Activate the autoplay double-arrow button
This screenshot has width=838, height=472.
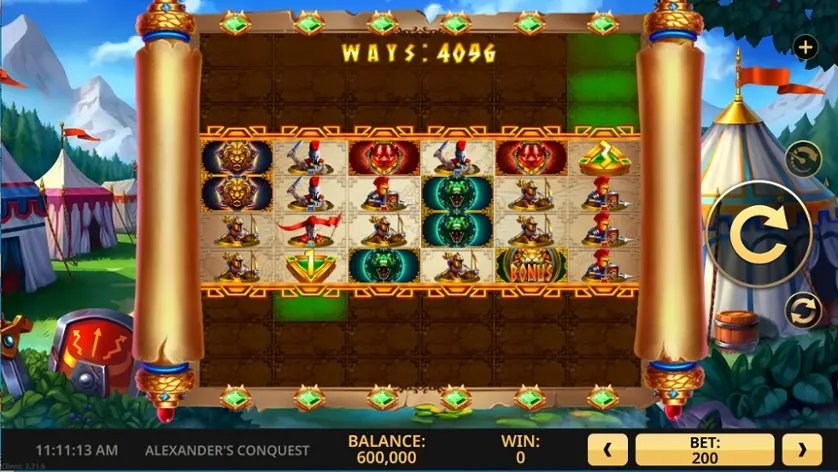[803, 310]
